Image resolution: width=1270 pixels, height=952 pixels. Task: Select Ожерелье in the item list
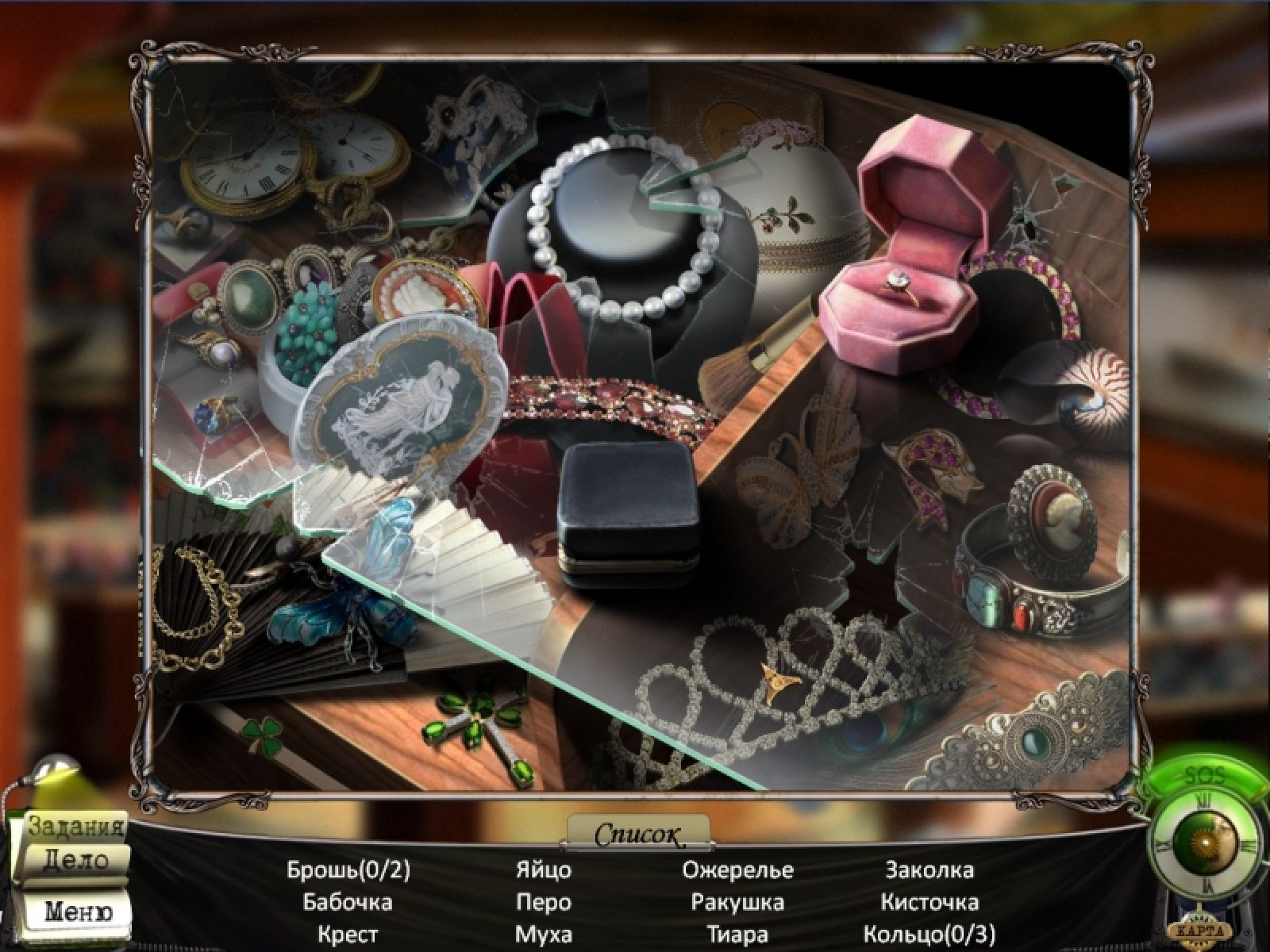tap(737, 870)
